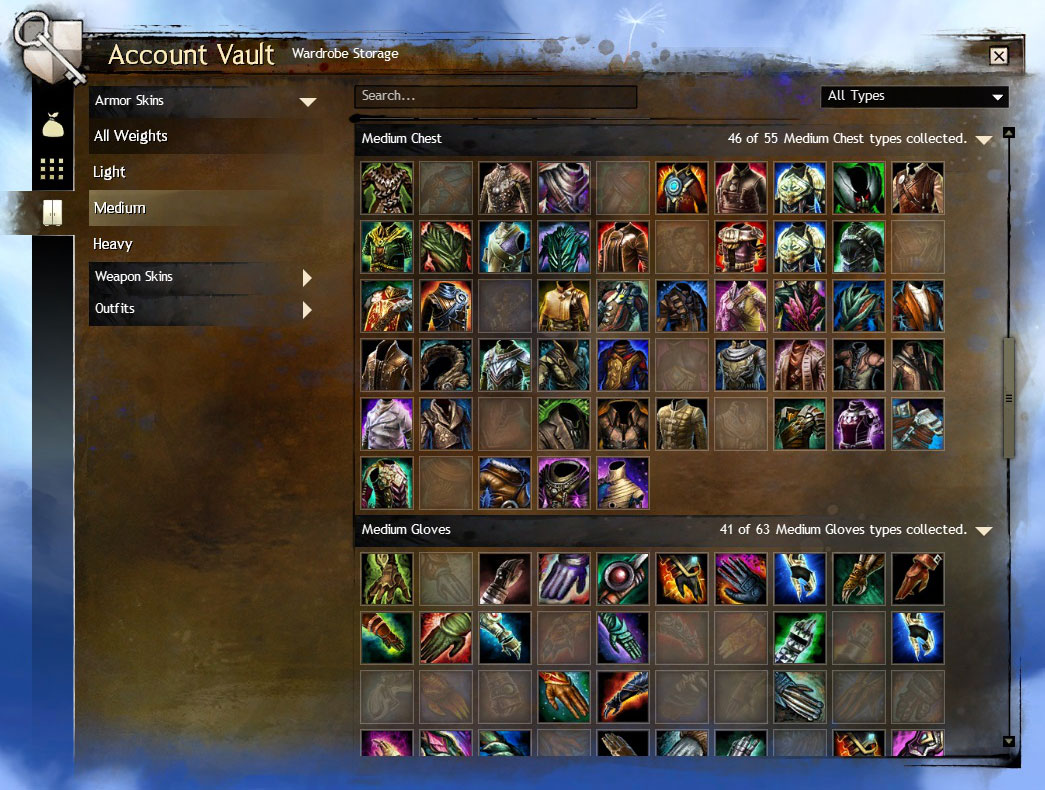Viewport: 1045px width, 790px height.
Task: Select the yellow mannequin chest skin
Action: click(x=622, y=483)
